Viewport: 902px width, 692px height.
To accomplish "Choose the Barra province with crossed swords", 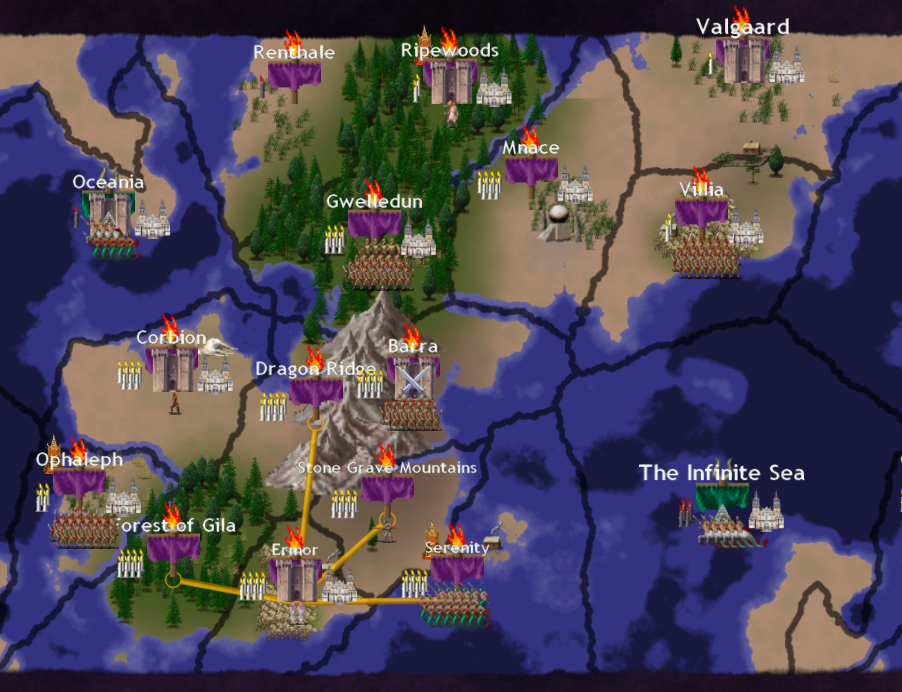I will click(412, 381).
